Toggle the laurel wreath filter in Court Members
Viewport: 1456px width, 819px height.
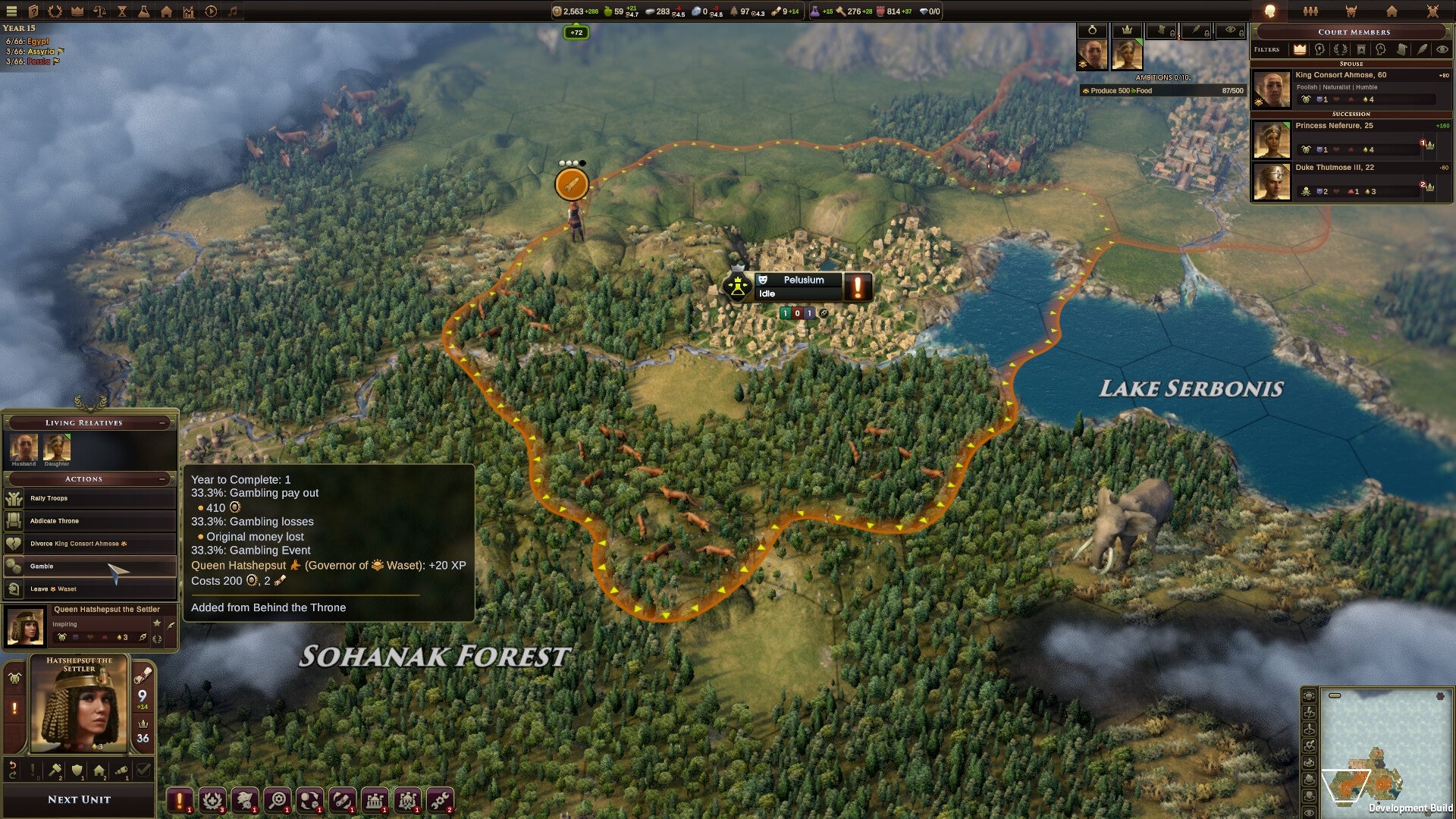[x=1339, y=50]
